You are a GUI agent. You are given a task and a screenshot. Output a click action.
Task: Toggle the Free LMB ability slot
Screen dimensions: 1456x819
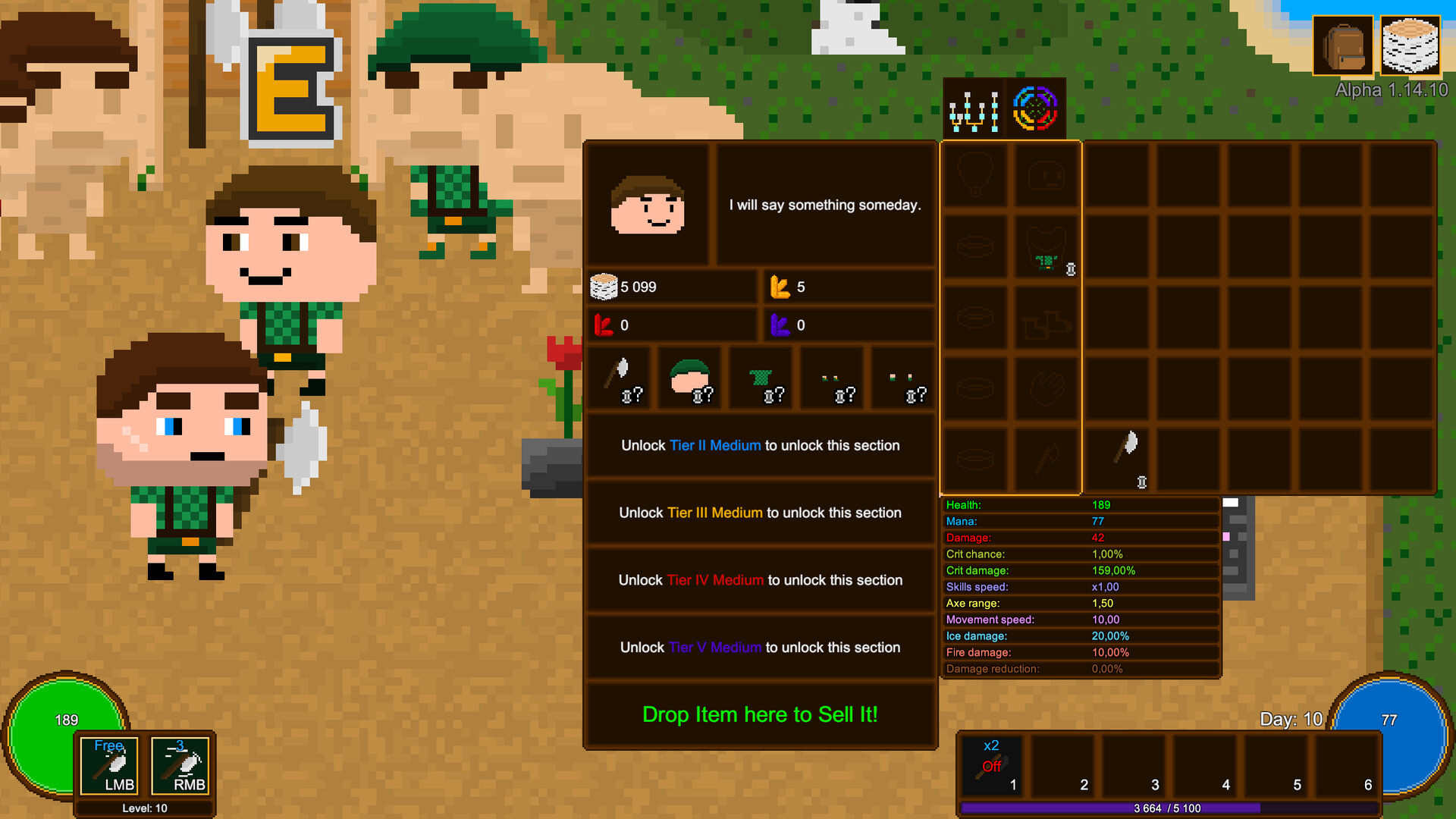(108, 767)
